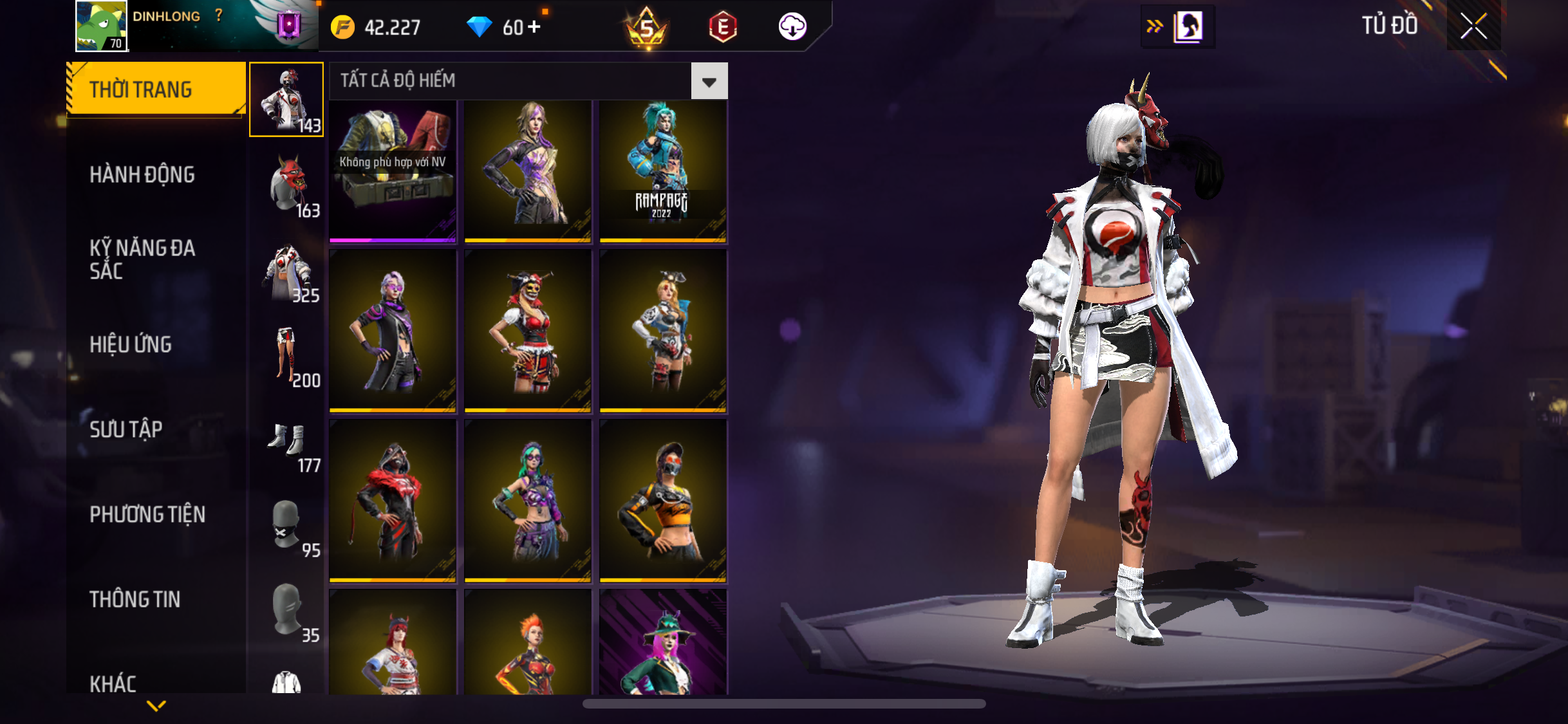
Task: Open the Kỹ Năng Đa Sắc tab
Action: pos(142,259)
